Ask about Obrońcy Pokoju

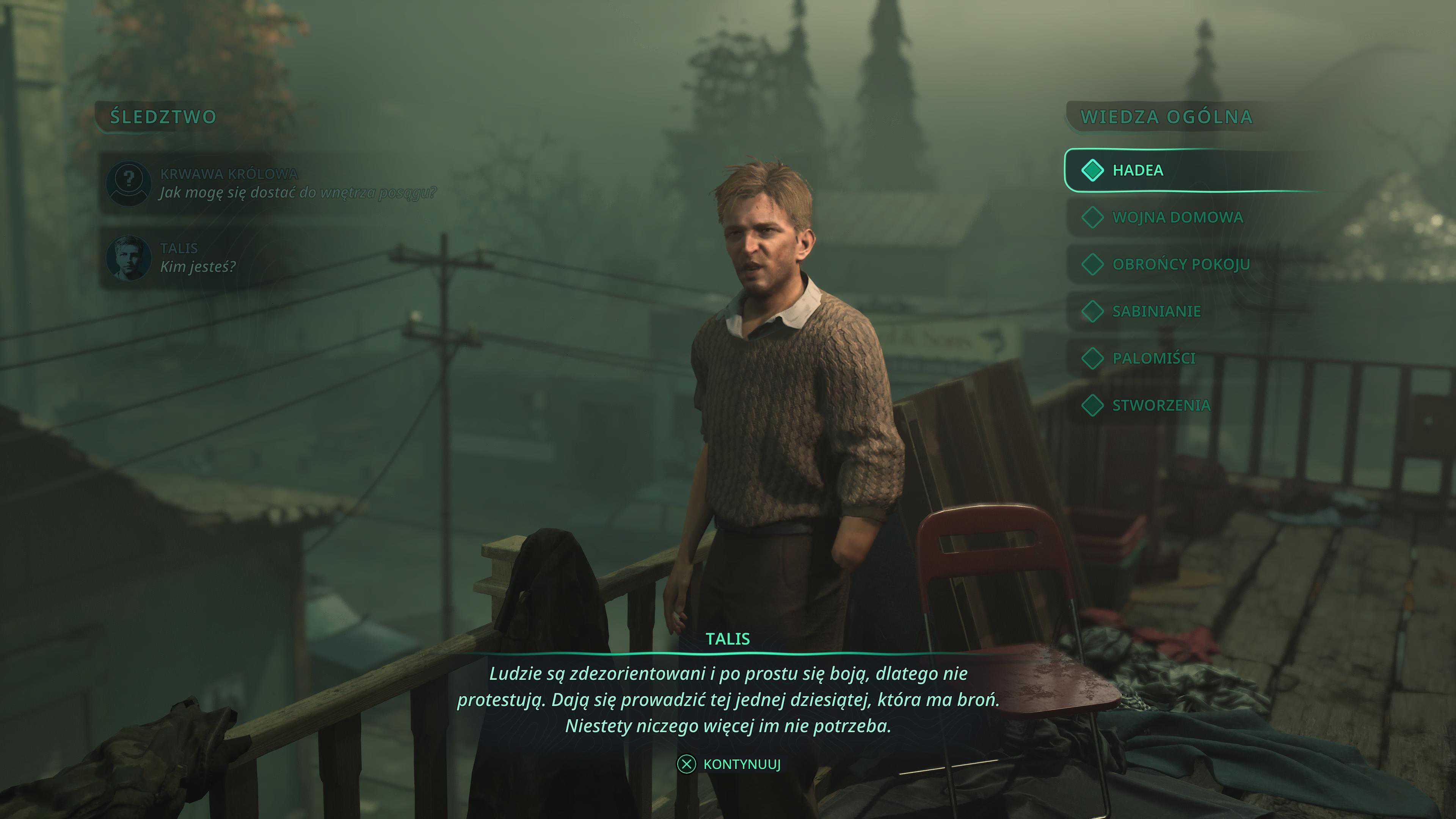click(1181, 264)
